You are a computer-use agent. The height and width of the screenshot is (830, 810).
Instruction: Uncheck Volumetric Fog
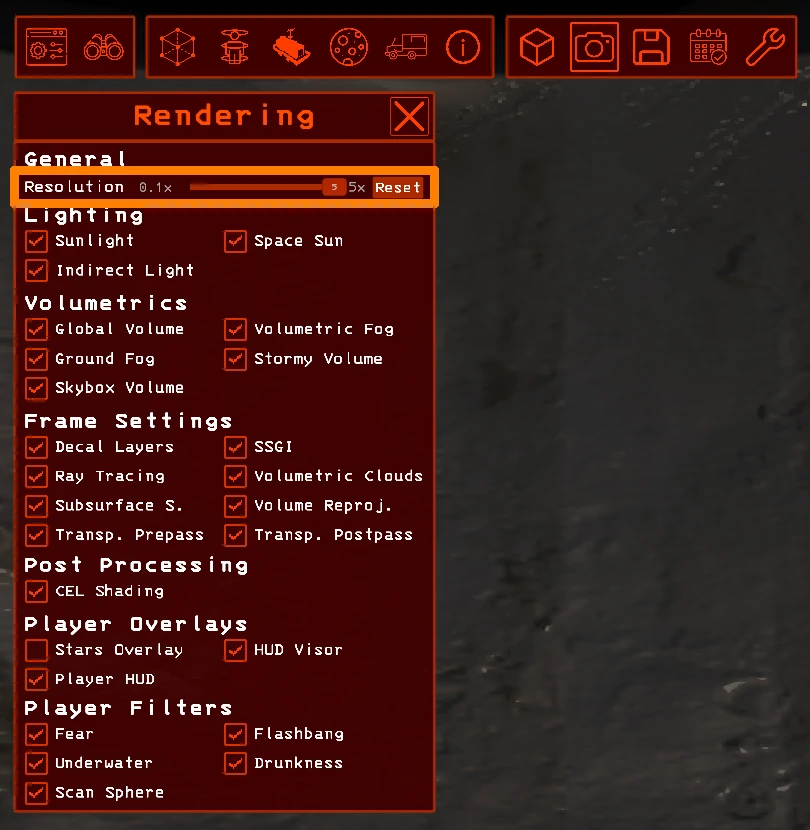[x=236, y=329]
